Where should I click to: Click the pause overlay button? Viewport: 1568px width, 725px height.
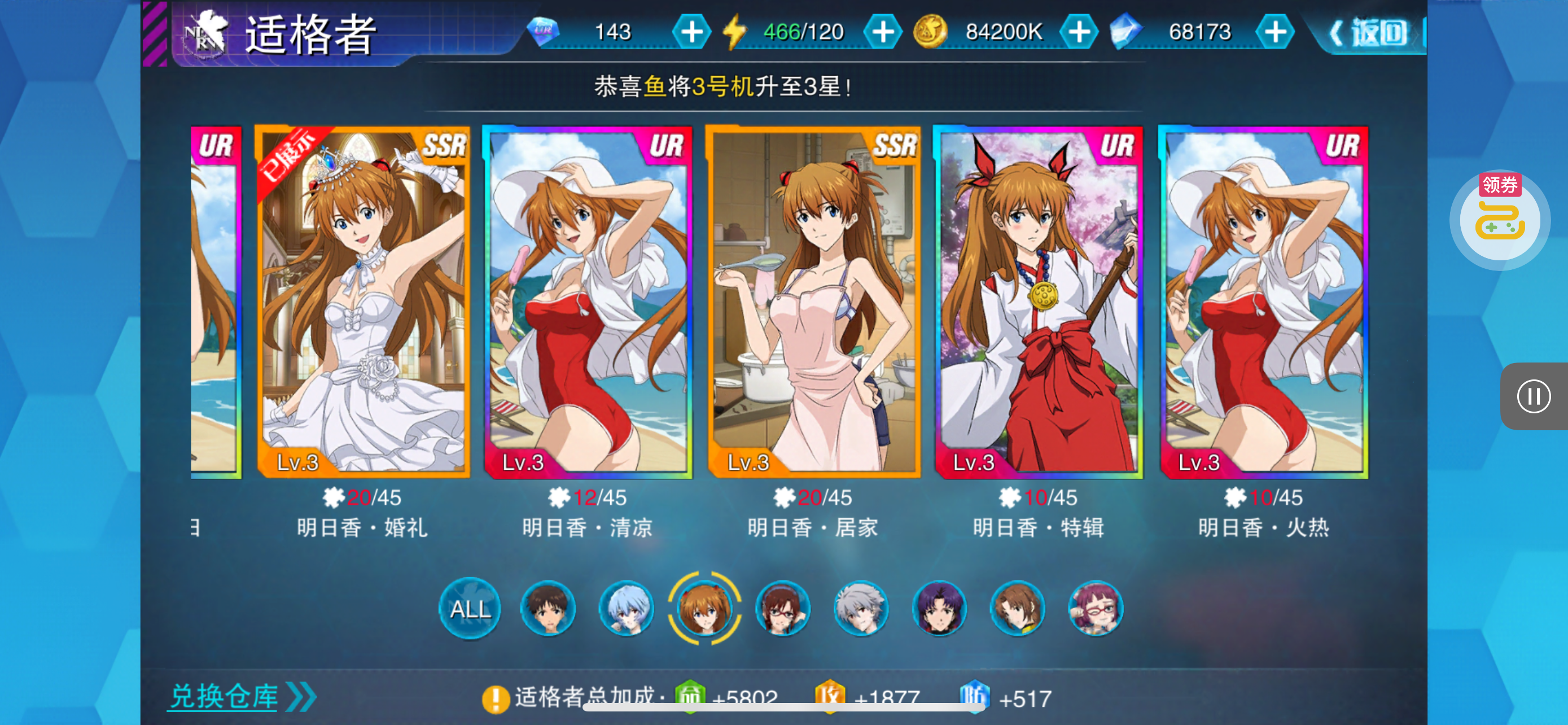pyautogui.click(x=1534, y=396)
